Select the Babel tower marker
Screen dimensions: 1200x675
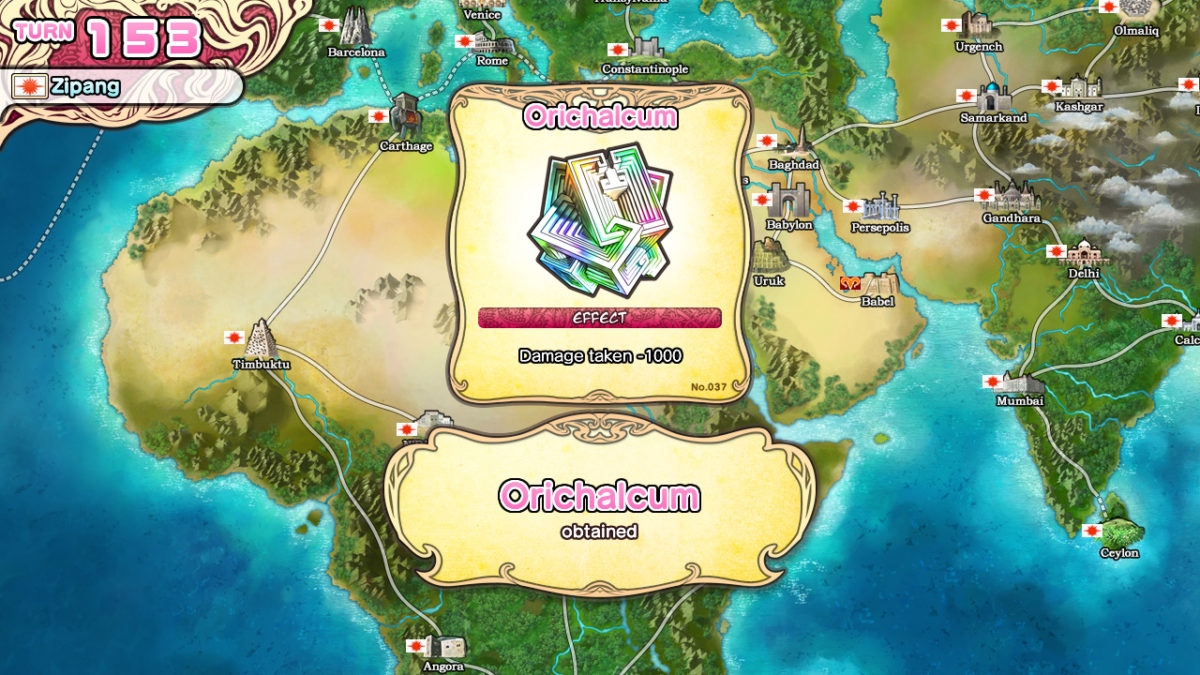(x=877, y=284)
